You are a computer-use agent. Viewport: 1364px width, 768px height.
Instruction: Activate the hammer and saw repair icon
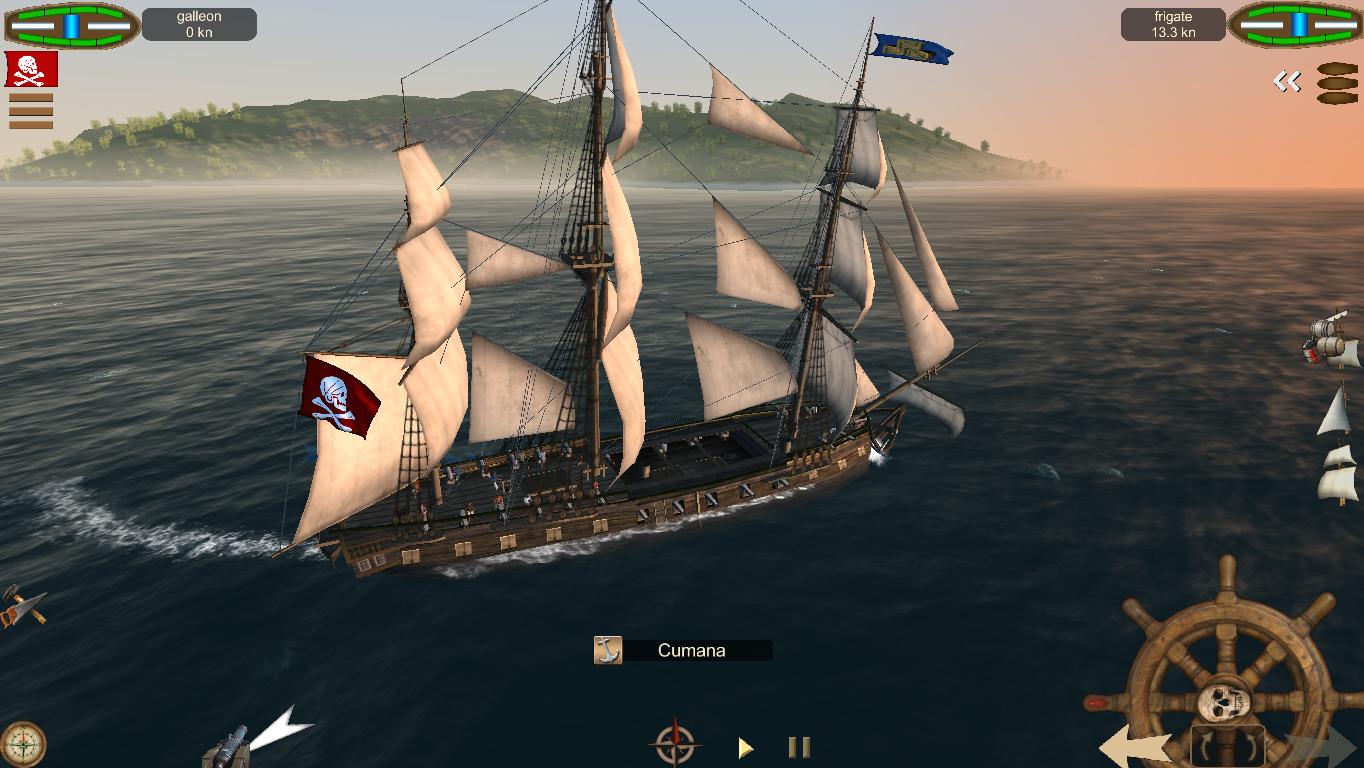21,607
